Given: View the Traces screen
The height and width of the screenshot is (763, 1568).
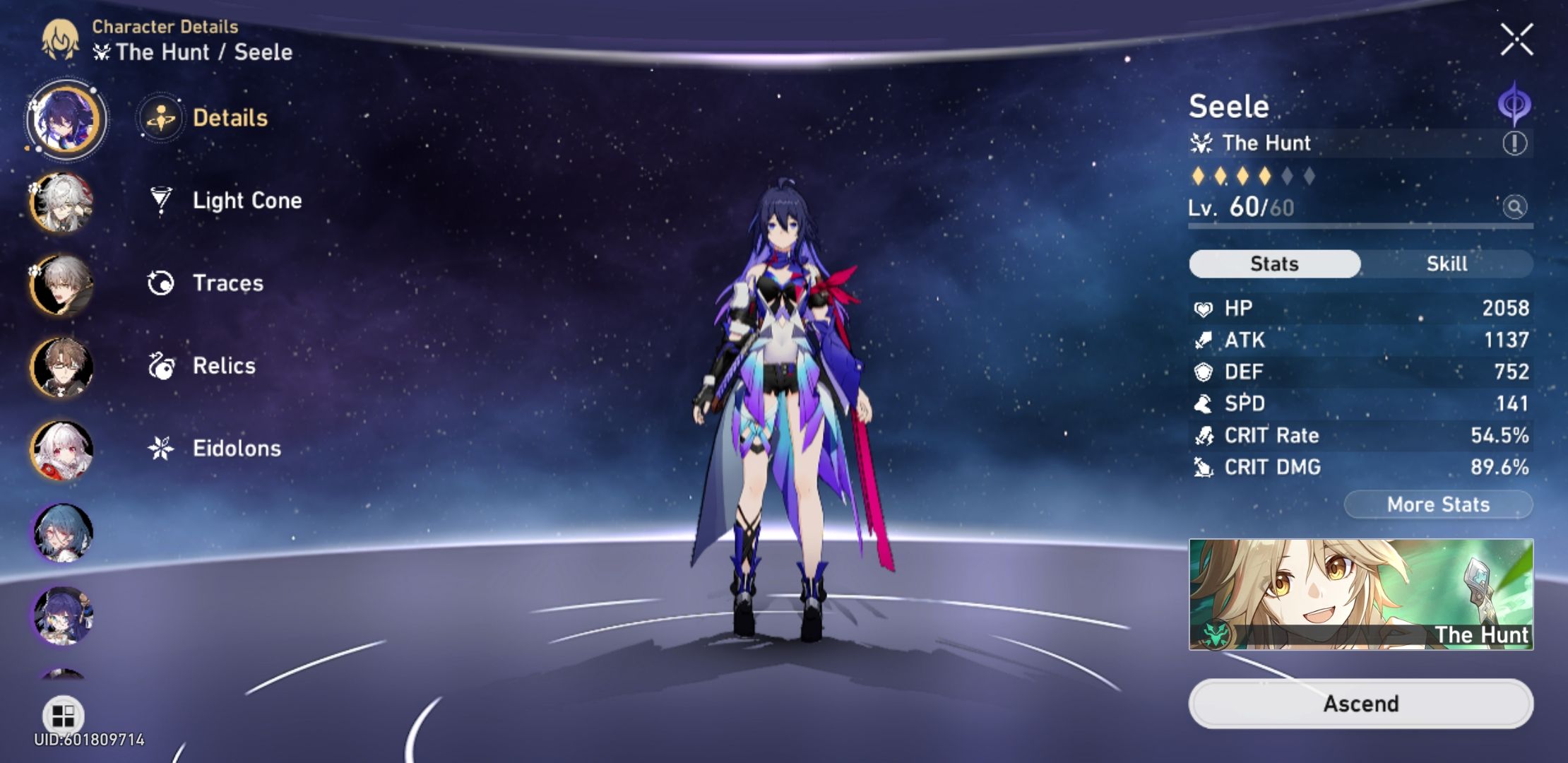Looking at the screenshot, I should tap(227, 283).
